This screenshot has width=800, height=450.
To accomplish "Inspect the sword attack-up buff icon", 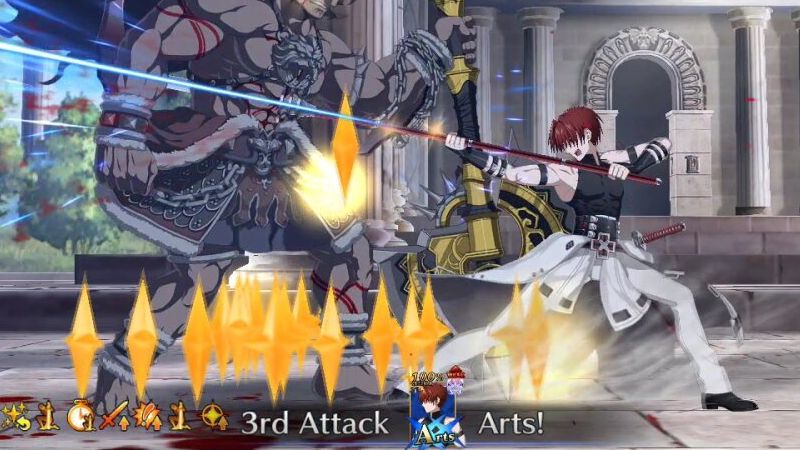I will tap(116, 415).
